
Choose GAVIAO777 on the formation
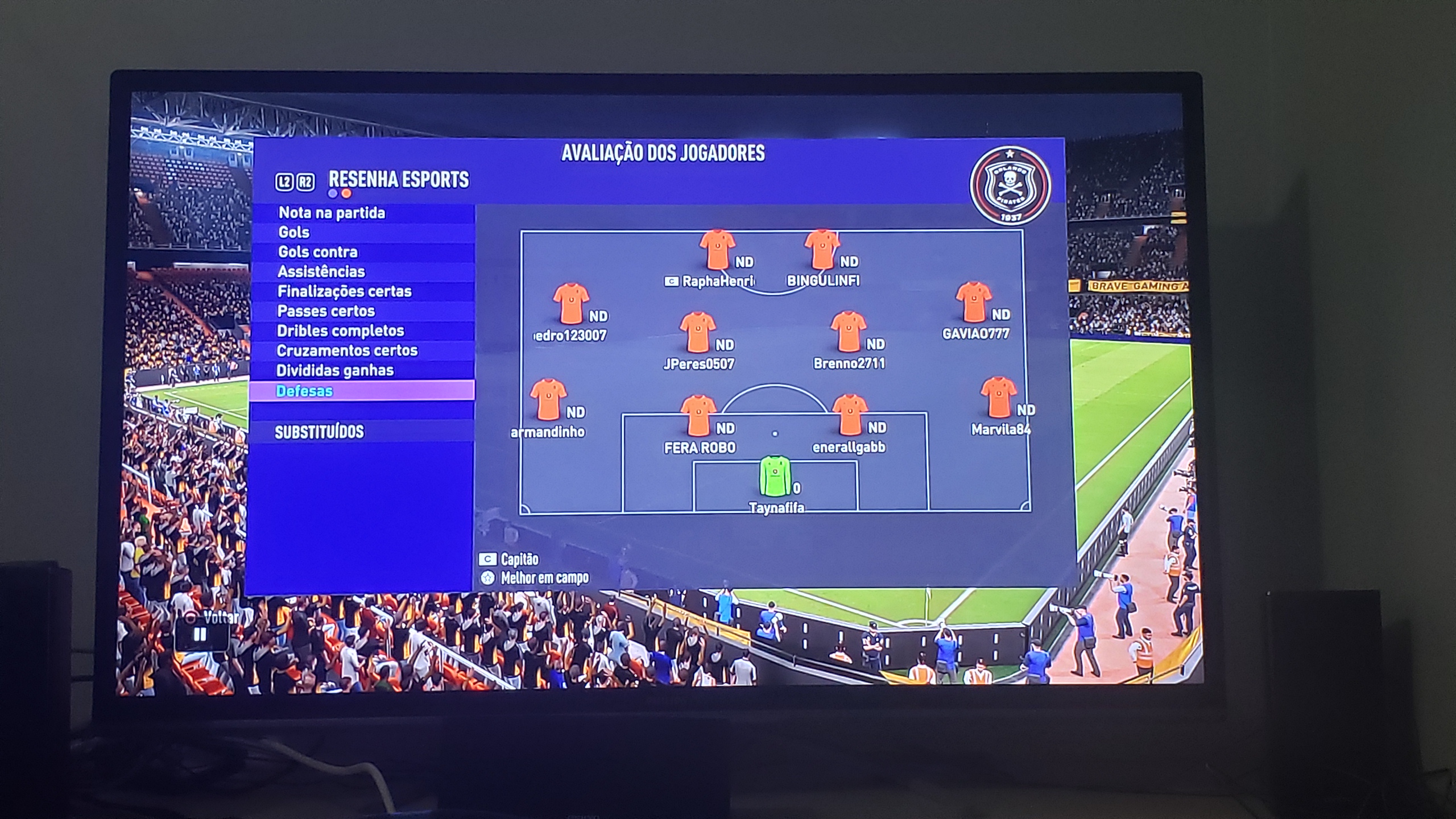point(974,303)
